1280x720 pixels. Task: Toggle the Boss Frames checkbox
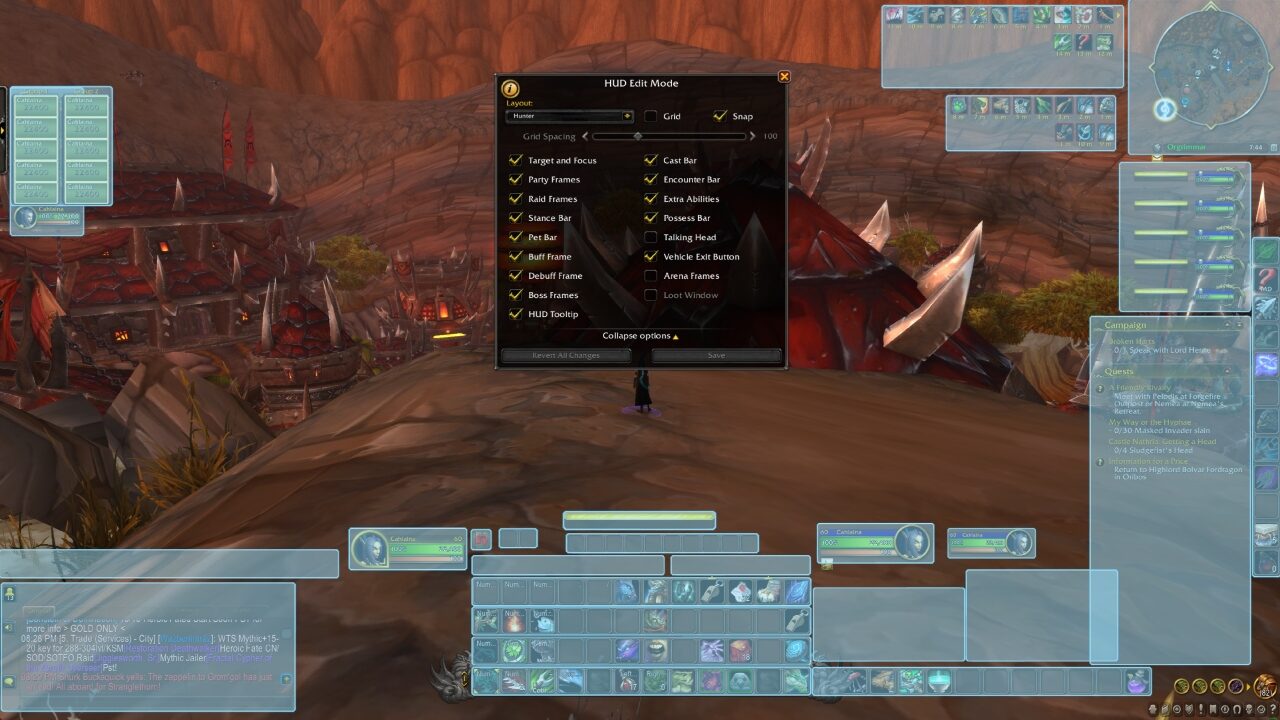point(516,295)
